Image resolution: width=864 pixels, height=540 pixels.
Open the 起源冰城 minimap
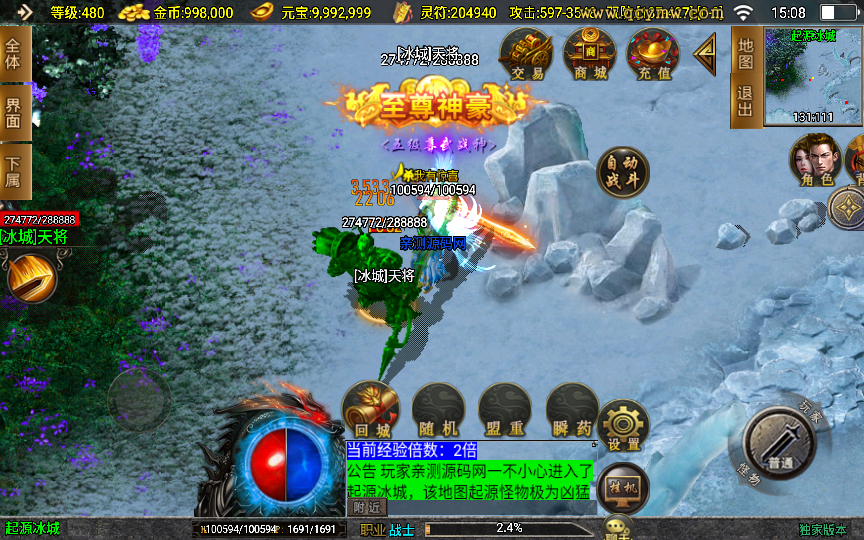[813, 77]
